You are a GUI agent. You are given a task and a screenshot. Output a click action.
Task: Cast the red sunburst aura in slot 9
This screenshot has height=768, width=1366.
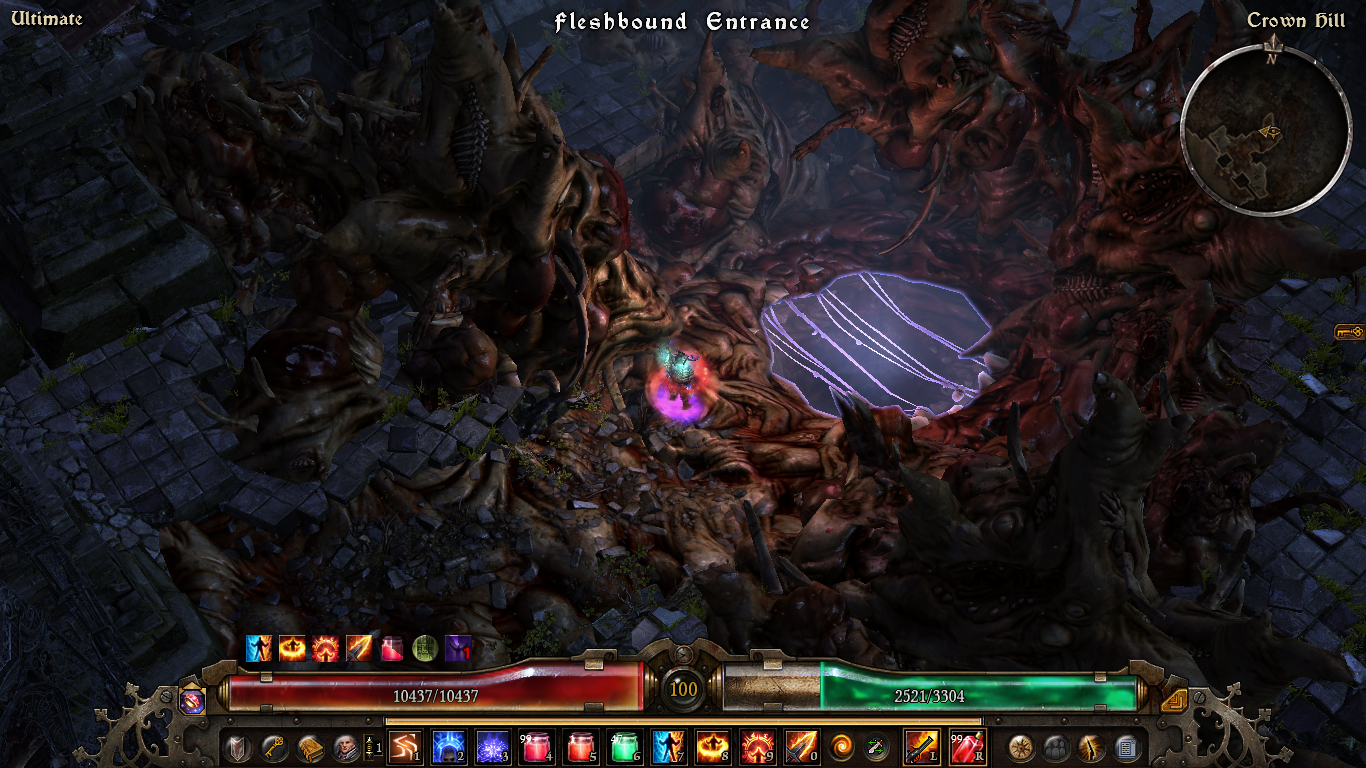coord(755,747)
